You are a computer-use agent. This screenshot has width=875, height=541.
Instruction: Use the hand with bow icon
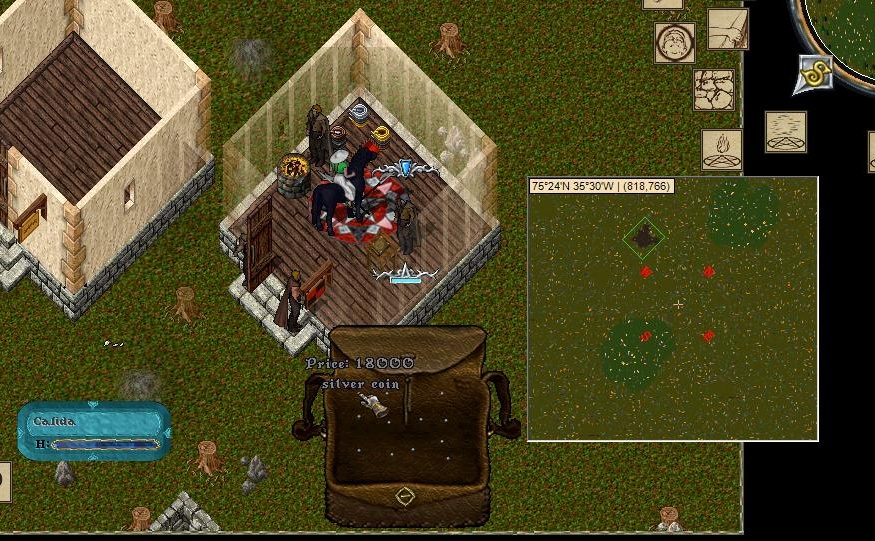point(728,29)
